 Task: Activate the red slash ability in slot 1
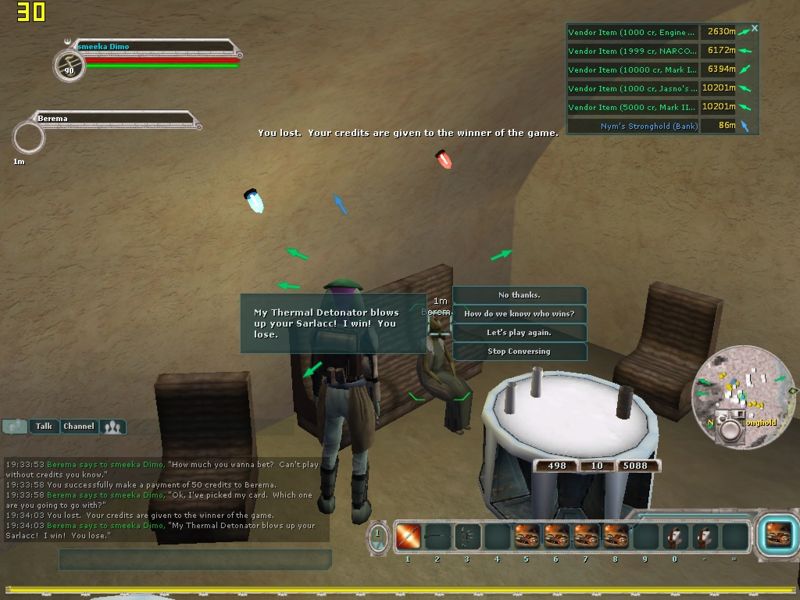408,537
